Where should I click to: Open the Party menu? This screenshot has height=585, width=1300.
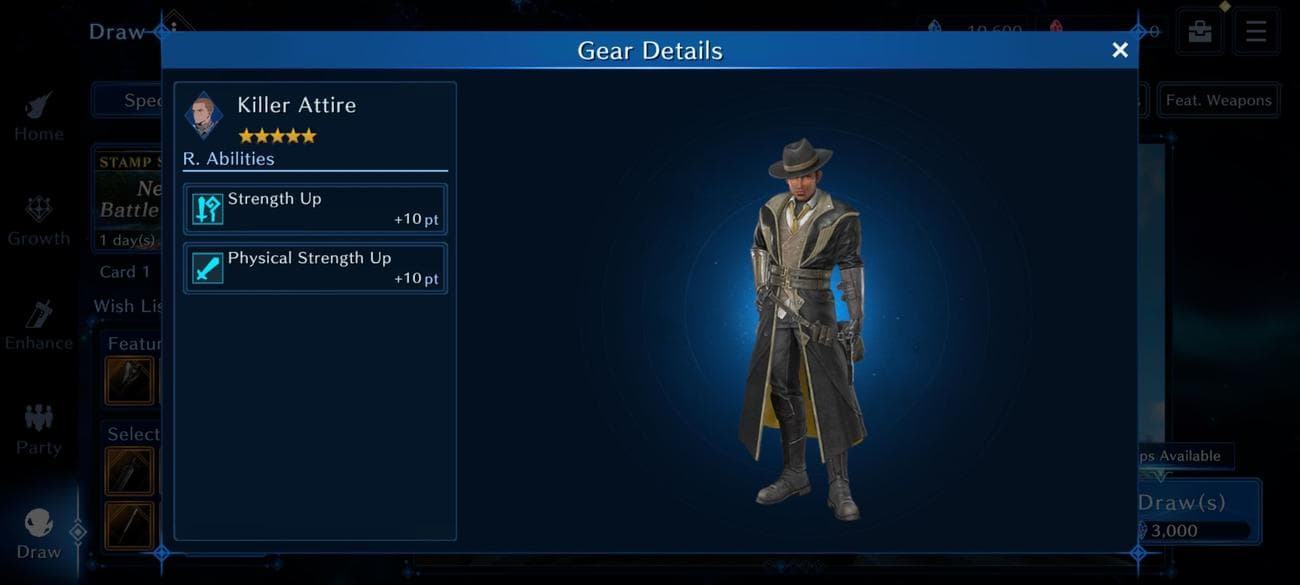[38, 431]
